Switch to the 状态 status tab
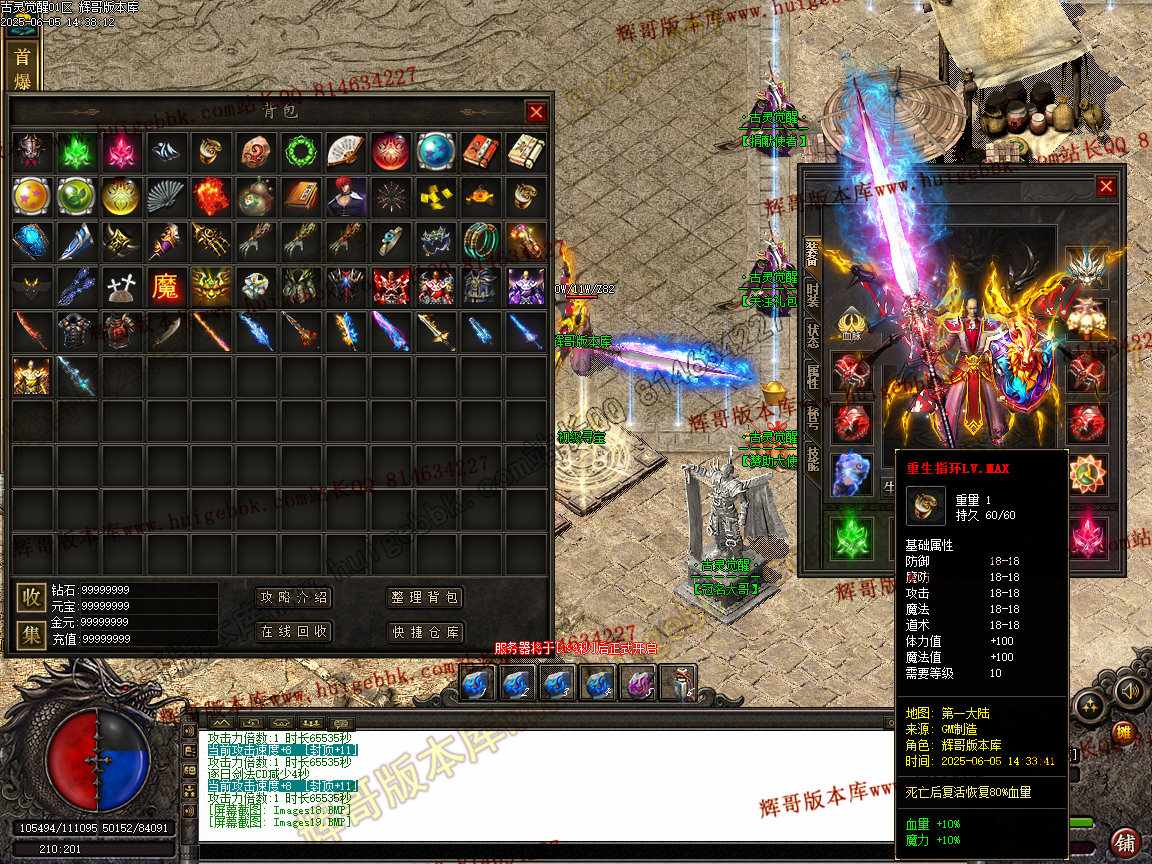This screenshot has width=1152, height=864. tap(812, 336)
